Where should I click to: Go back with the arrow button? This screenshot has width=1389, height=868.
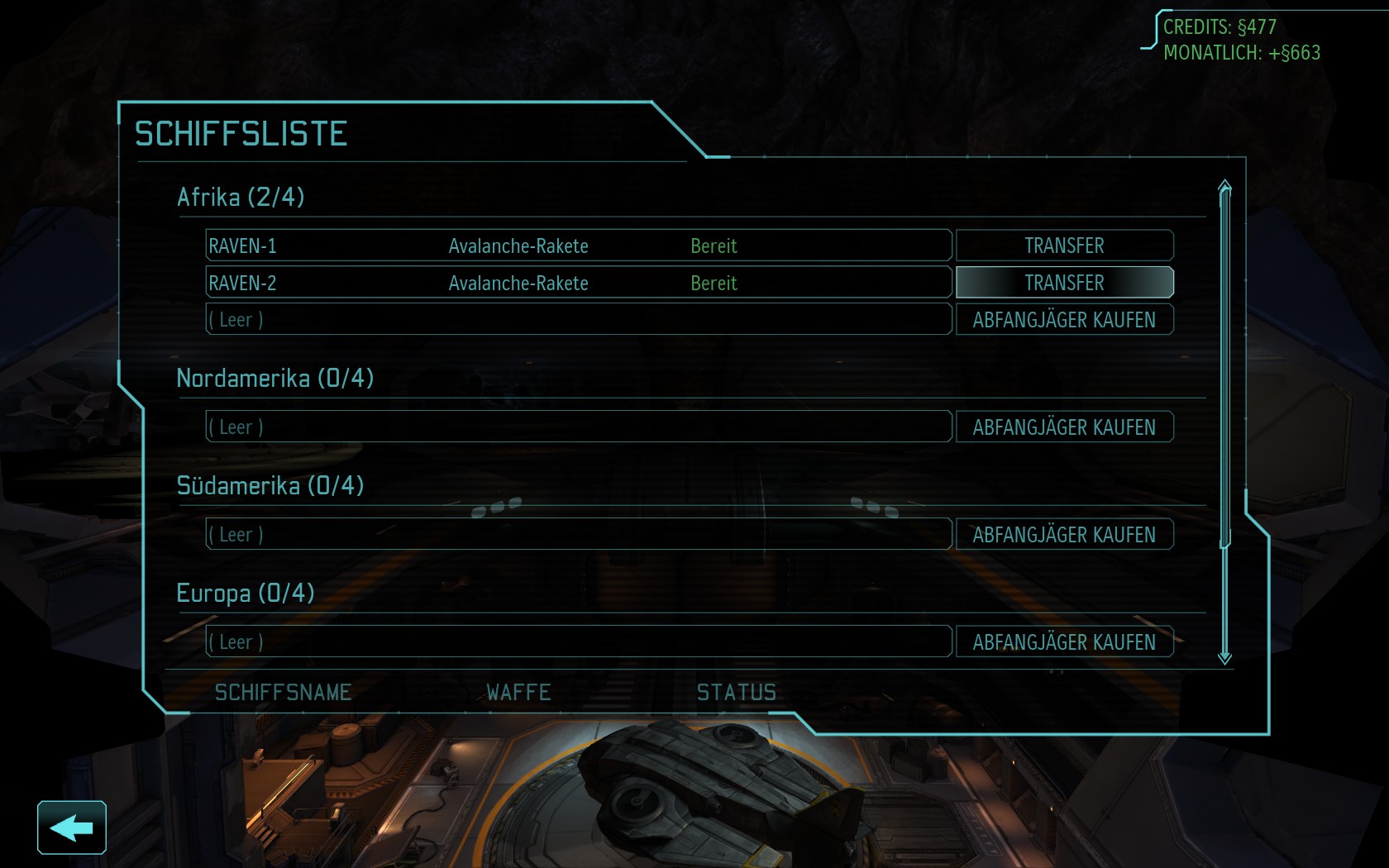point(72,827)
